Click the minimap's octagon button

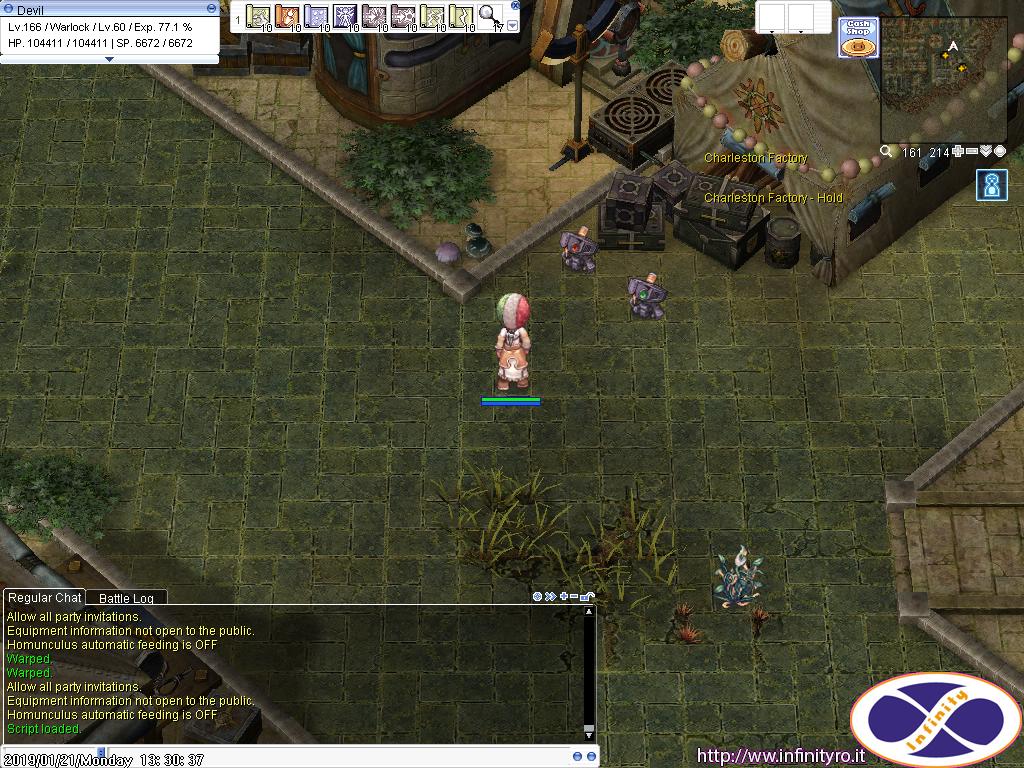999,152
